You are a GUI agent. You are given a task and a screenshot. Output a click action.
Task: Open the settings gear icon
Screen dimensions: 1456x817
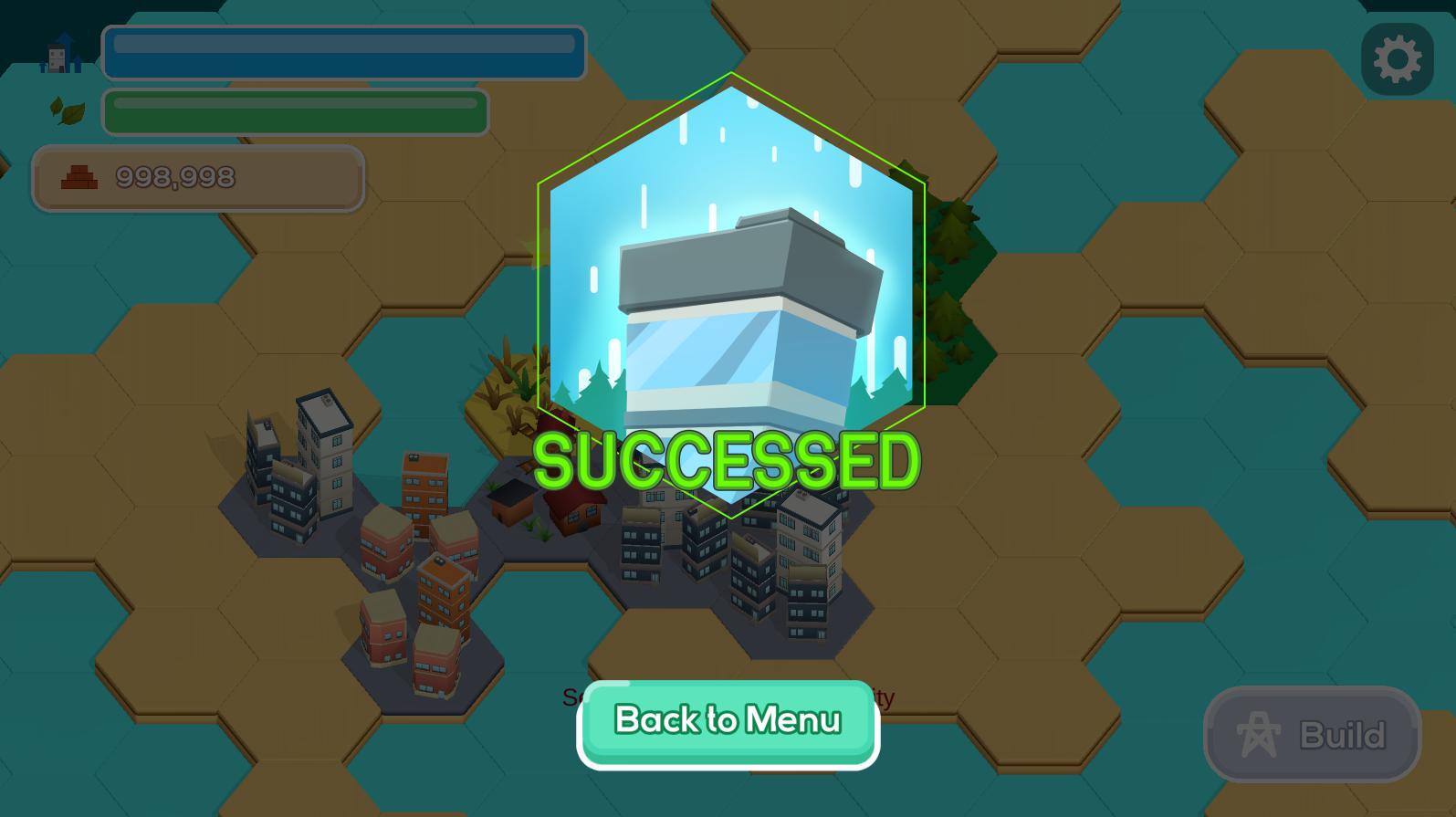click(x=1397, y=58)
